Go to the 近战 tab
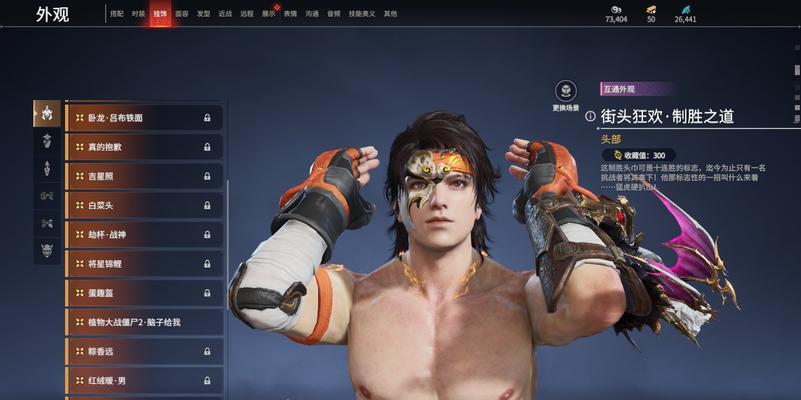This screenshot has height=400, width=801. 225,14
